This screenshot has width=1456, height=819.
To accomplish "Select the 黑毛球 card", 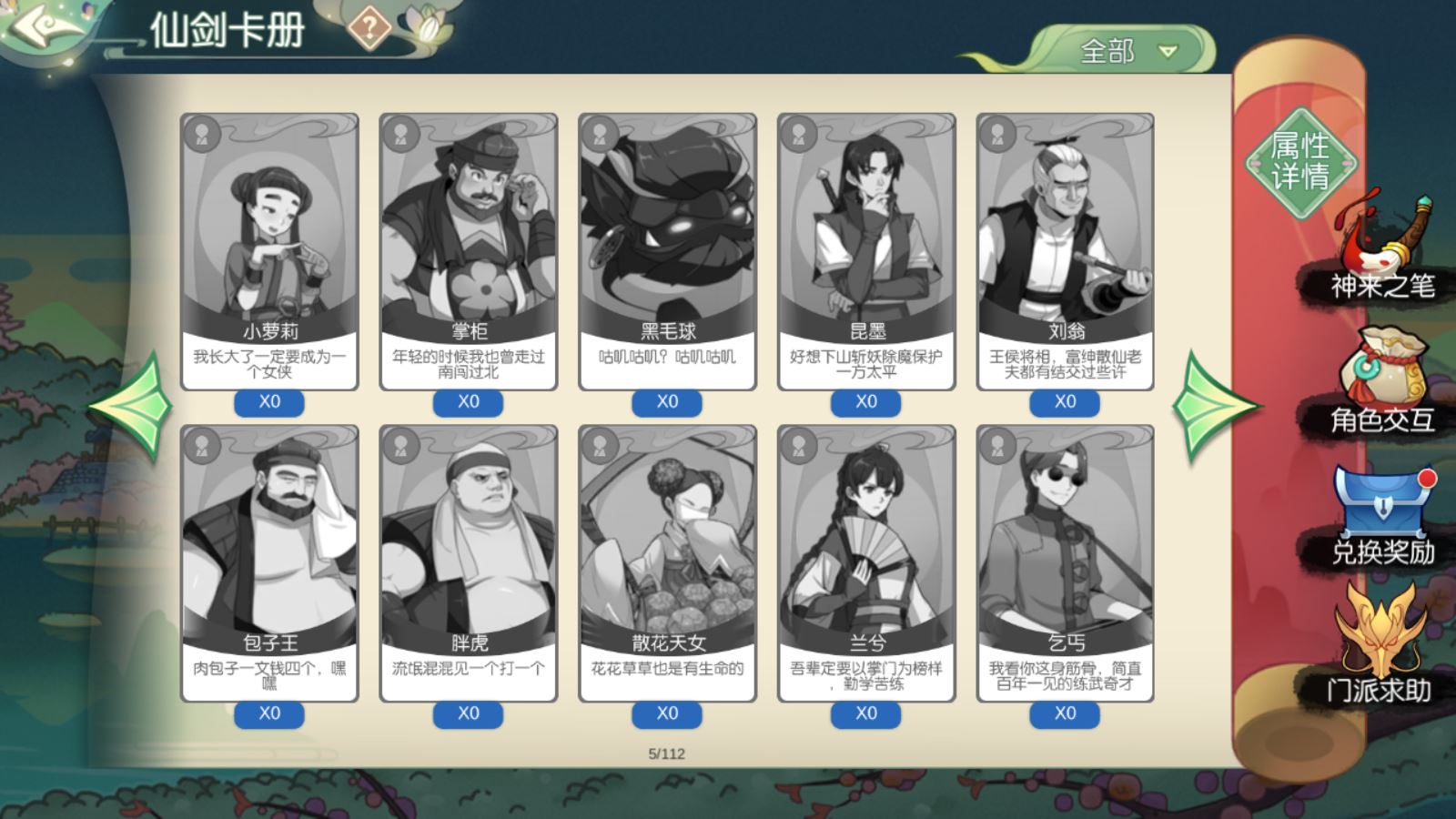I will [x=667, y=251].
